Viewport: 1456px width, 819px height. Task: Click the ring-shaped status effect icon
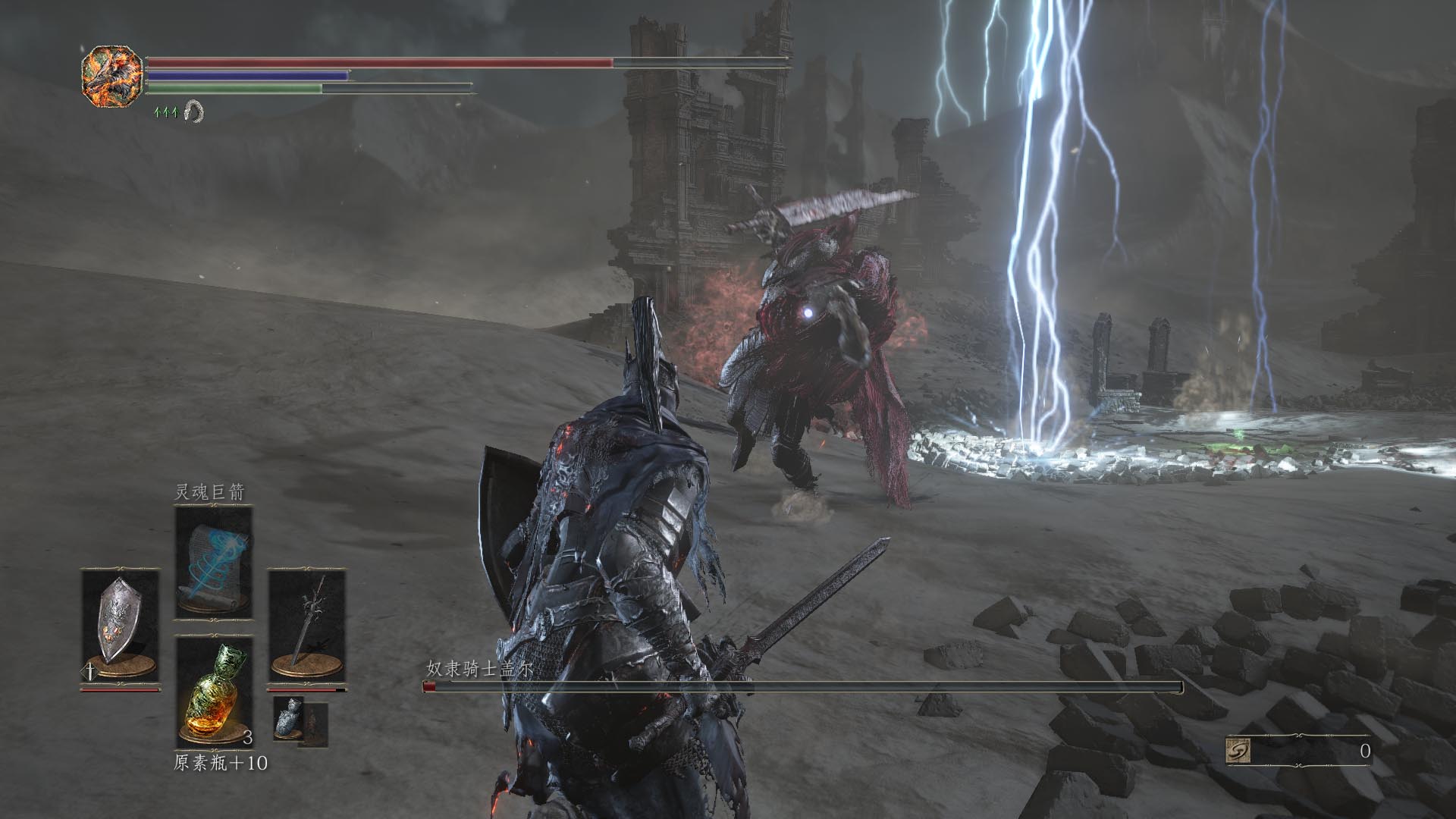coord(194,111)
